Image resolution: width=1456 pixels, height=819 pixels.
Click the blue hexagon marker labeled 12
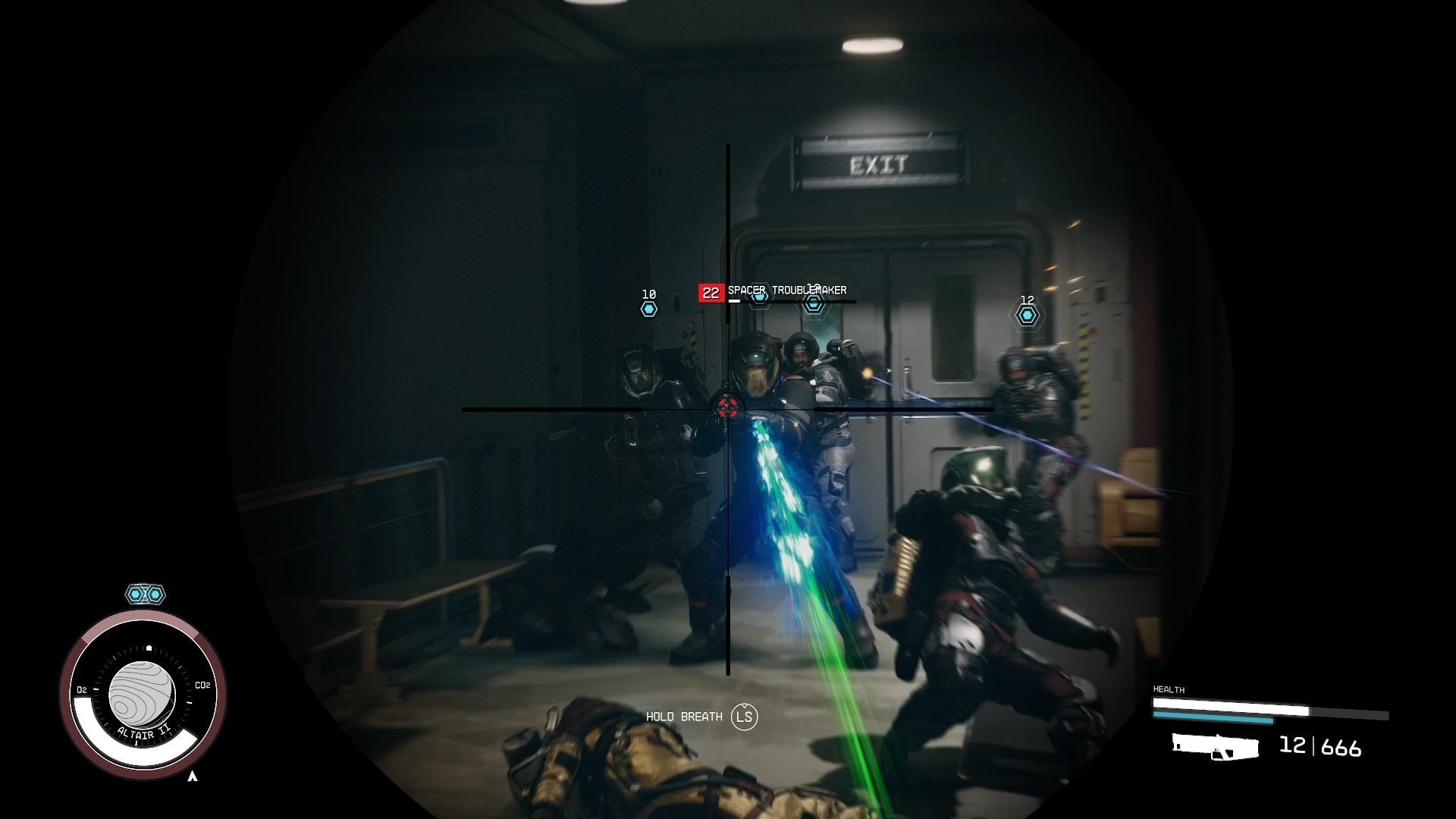pyautogui.click(x=1028, y=316)
